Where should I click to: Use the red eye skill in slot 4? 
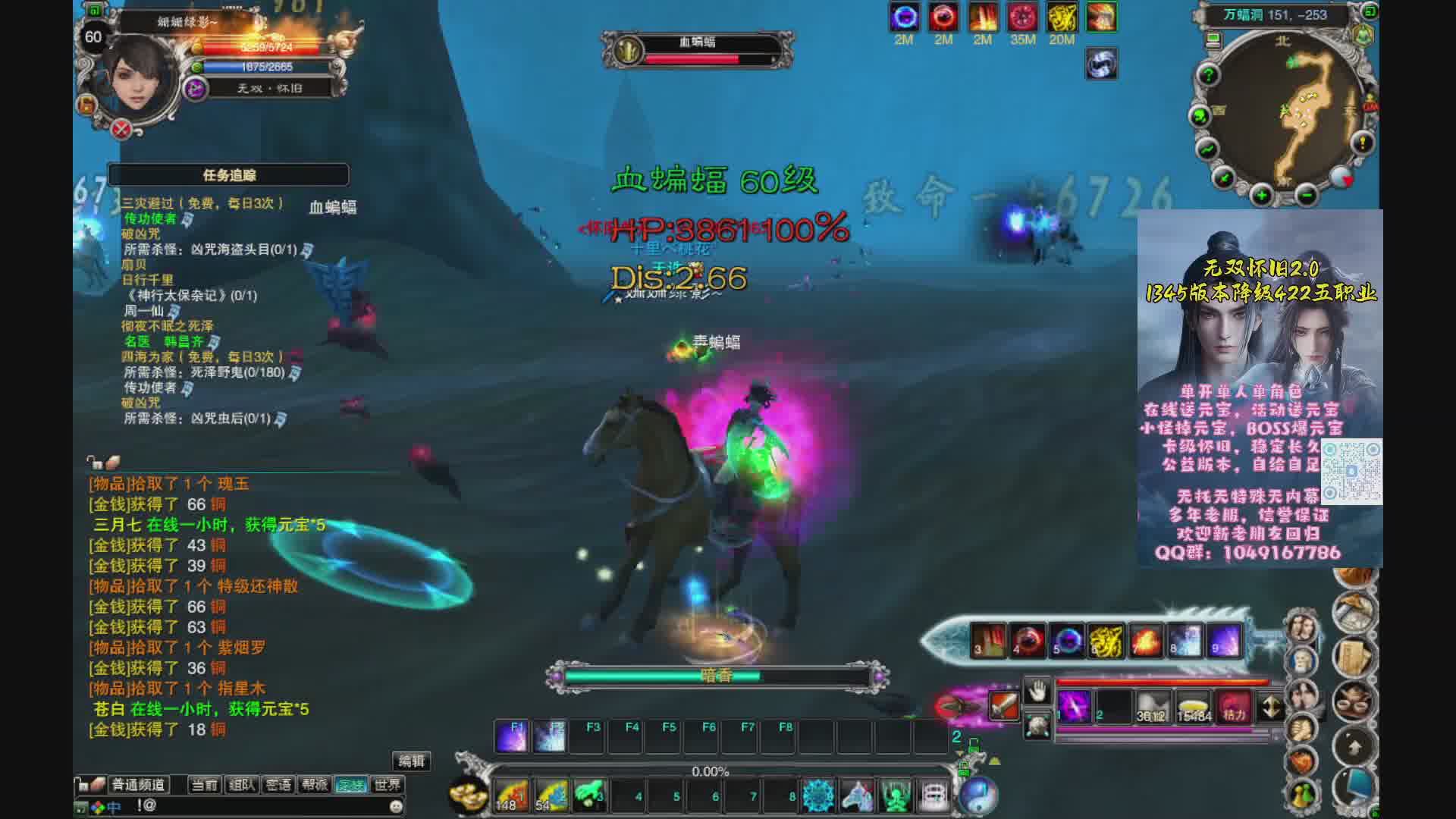[x=1027, y=641]
